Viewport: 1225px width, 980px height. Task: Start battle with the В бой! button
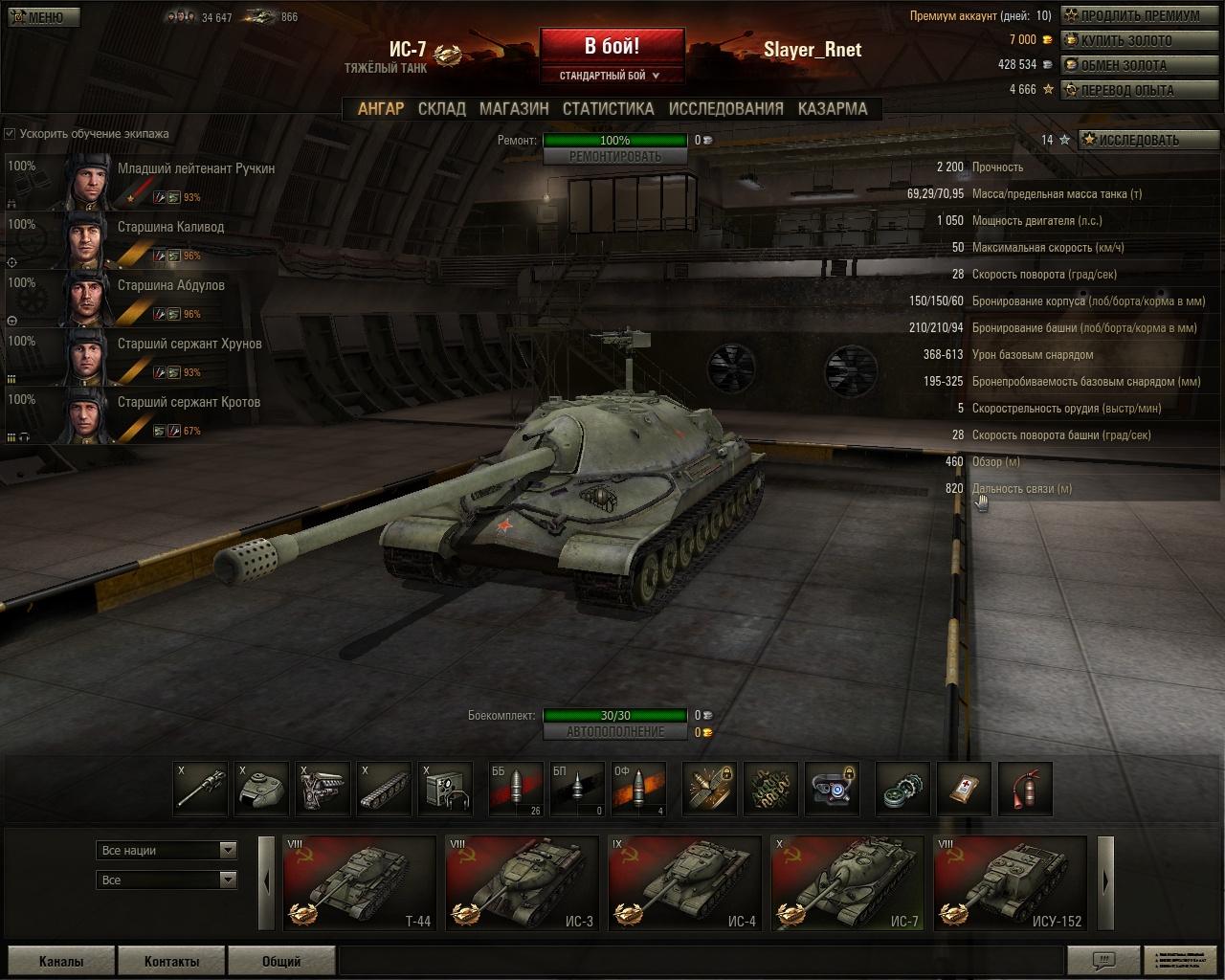(612, 46)
